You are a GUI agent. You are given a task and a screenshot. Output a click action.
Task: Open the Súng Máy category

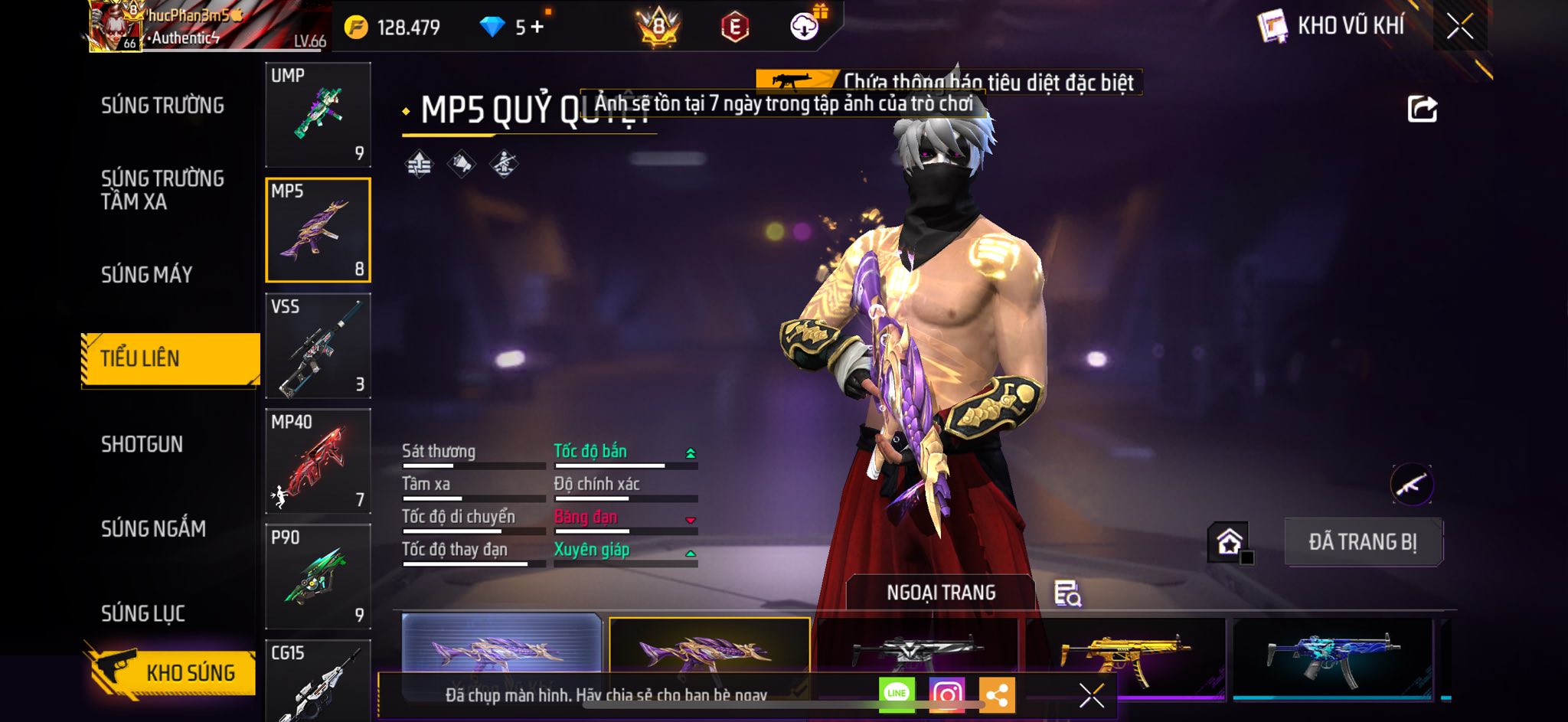[x=146, y=274]
